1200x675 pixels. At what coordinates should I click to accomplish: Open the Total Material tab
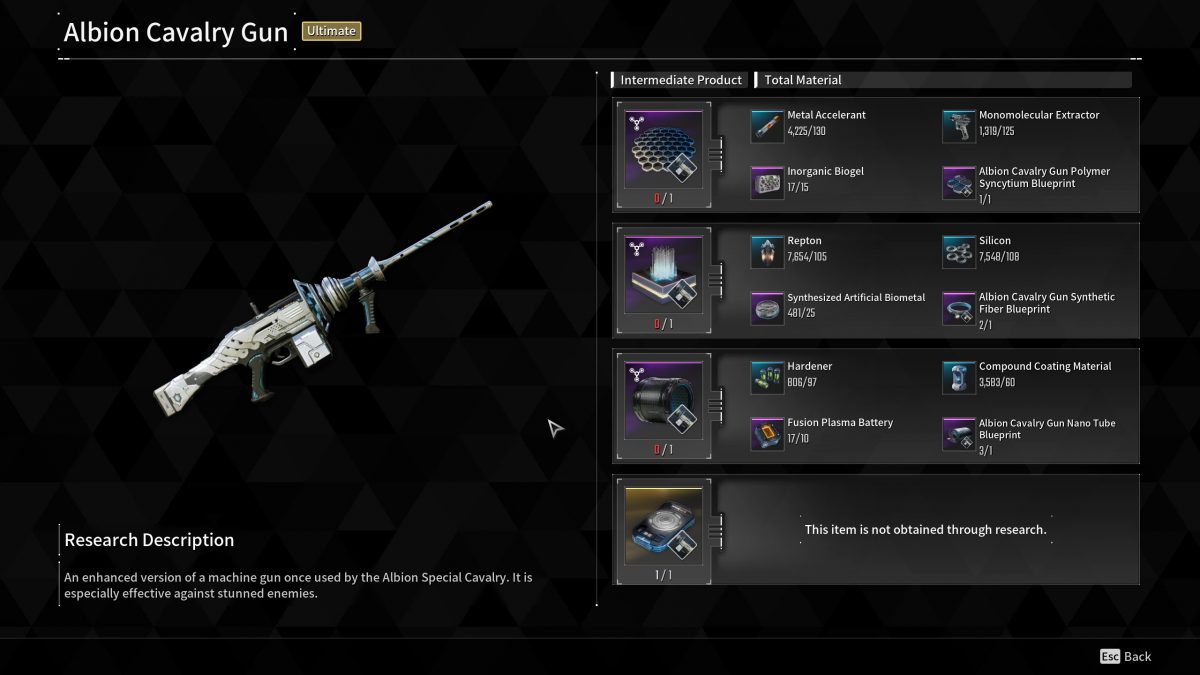pyautogui.click(x=803, y=80)
